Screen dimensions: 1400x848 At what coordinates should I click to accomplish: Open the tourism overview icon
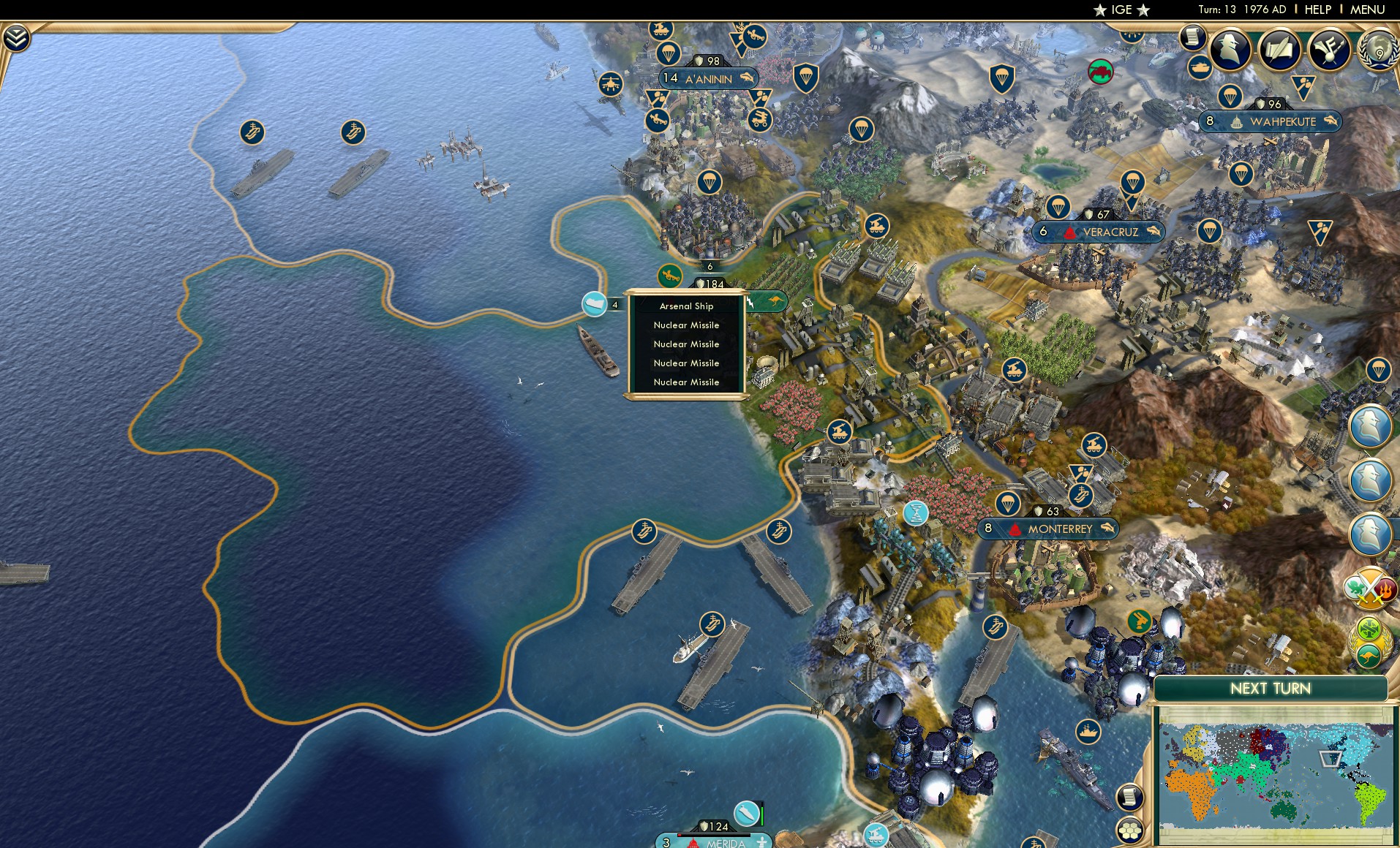coord(1329,48)
